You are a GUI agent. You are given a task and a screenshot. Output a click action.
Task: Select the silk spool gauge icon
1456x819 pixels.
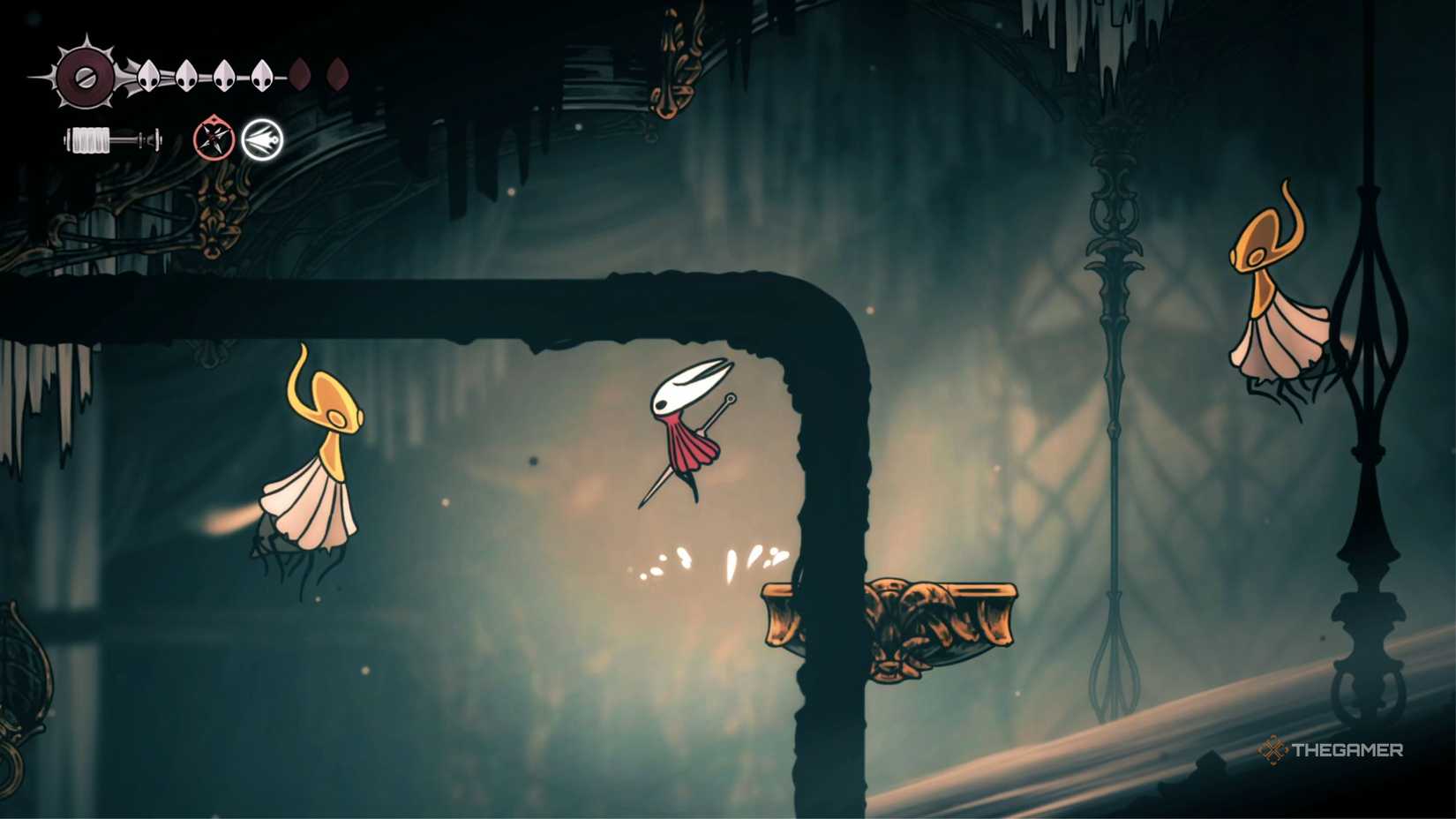(112, 141)
